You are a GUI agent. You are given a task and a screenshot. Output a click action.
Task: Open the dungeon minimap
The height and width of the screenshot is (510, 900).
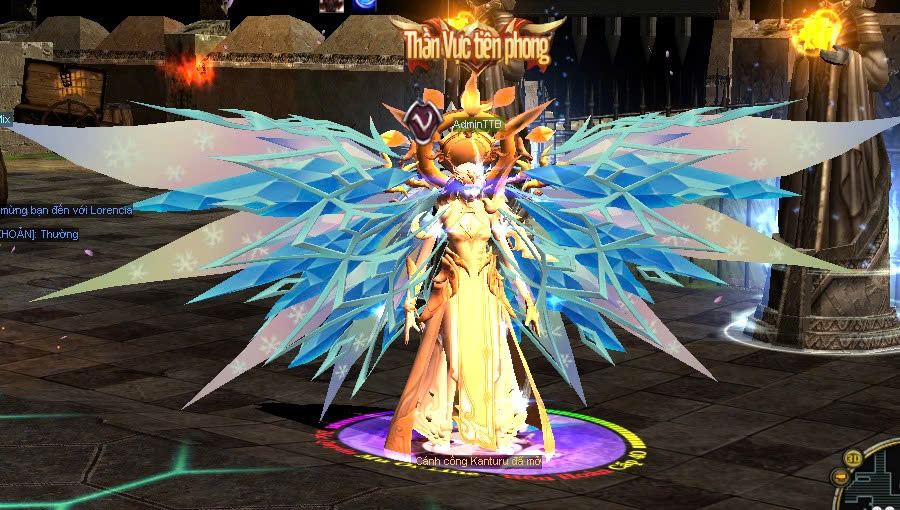pos(881,482)
